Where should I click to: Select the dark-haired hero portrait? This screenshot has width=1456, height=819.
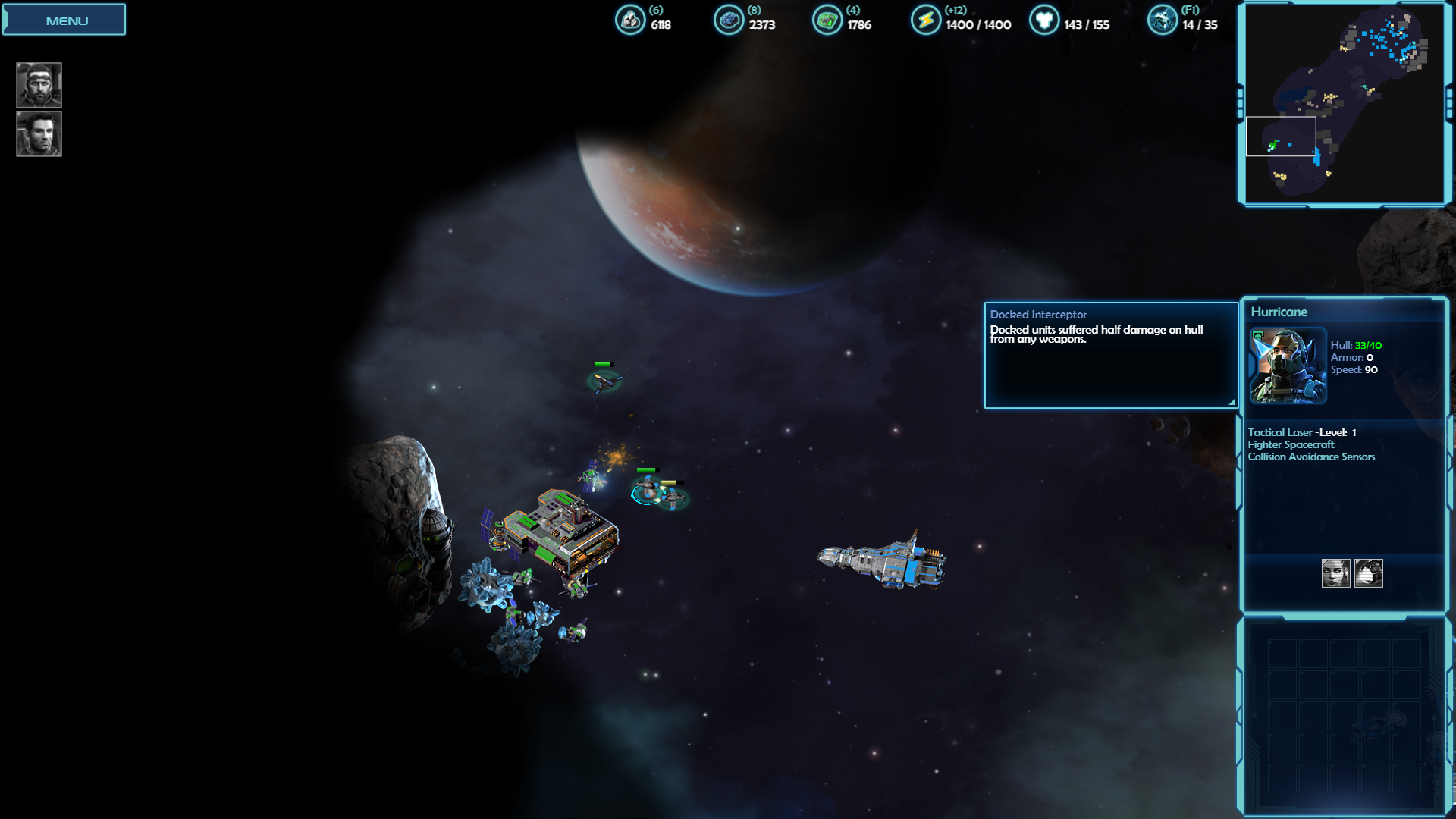39,134
